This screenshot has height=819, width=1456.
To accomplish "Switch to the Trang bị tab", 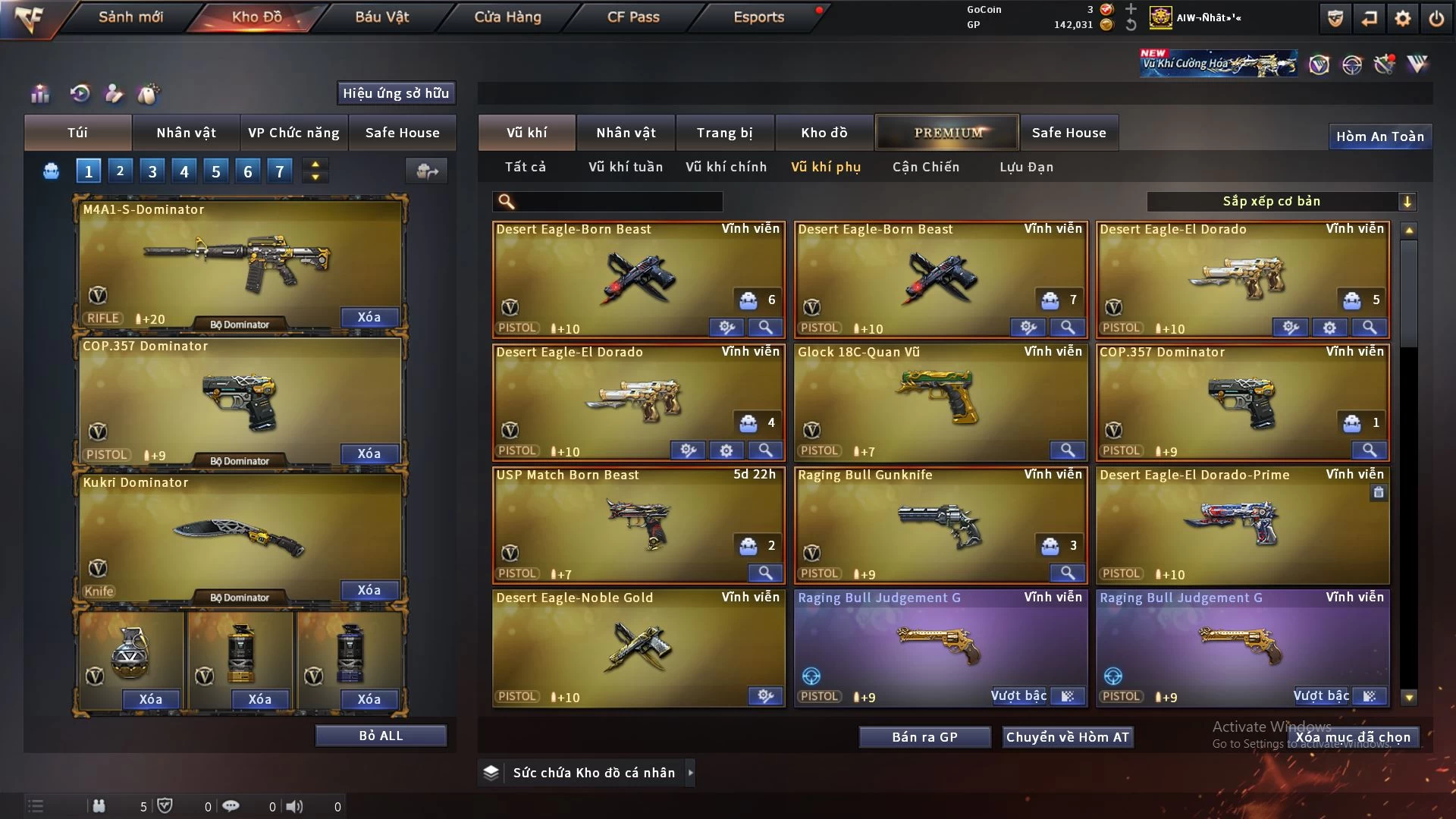I will 724,133.
